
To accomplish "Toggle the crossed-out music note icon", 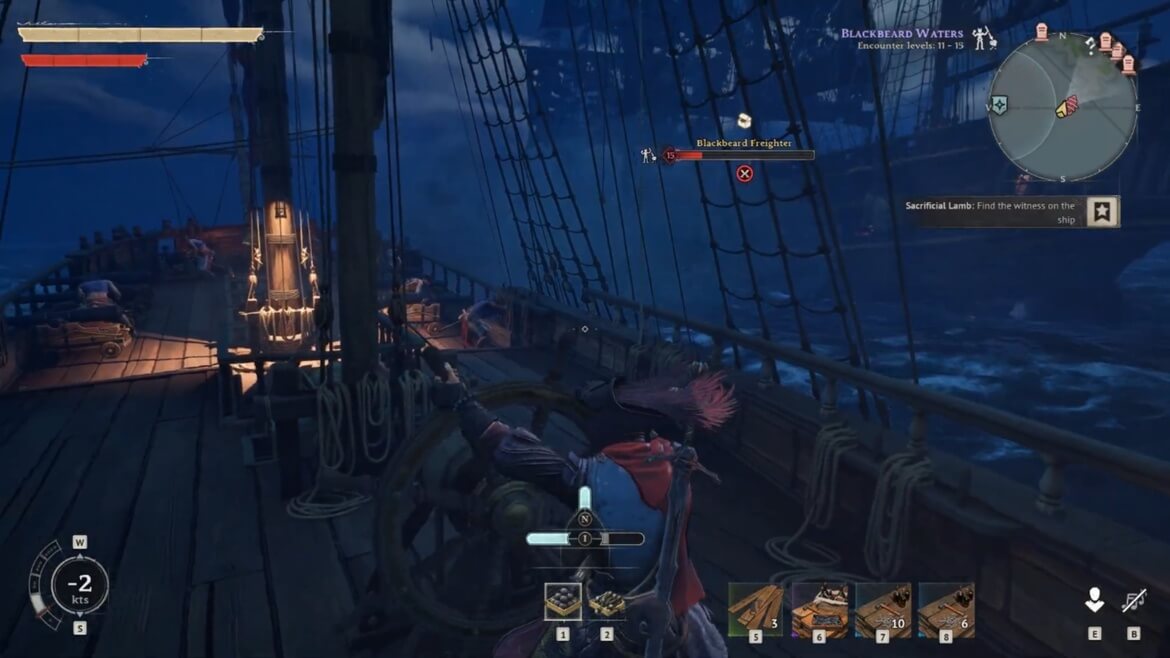I will 1133,600.
